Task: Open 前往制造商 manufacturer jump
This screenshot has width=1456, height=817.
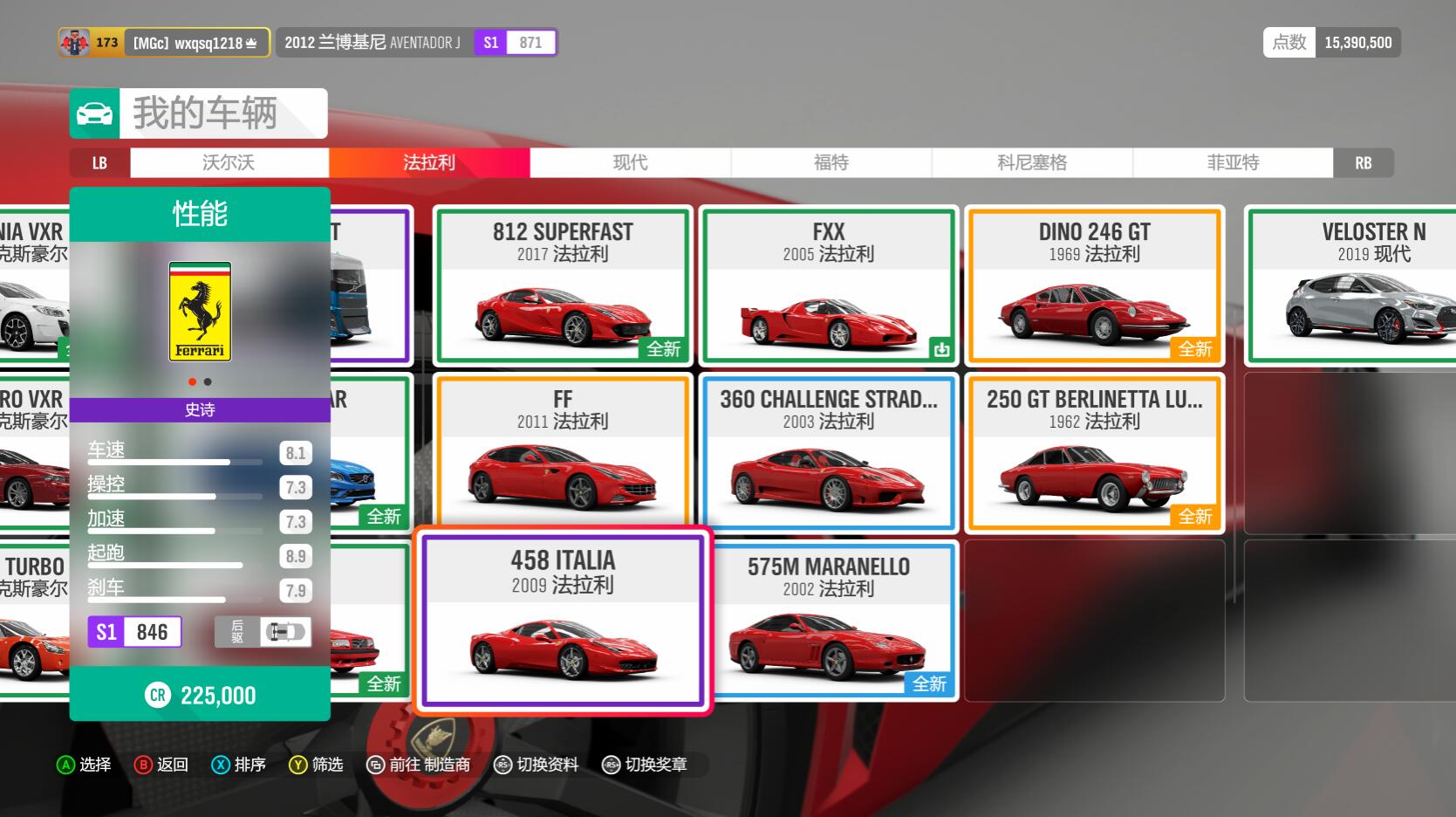Action: pyautogui.click(x=419, y=765)
